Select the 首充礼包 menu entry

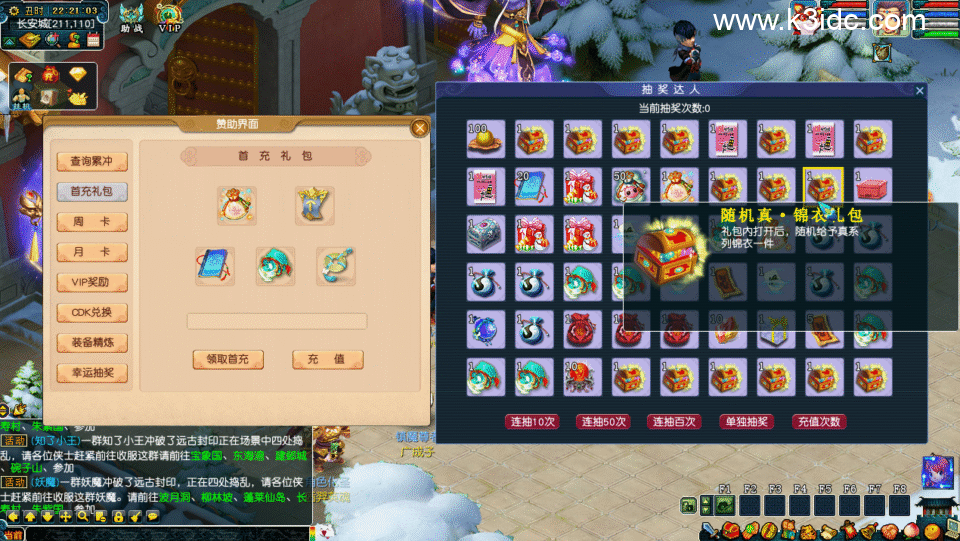point(92,191)
